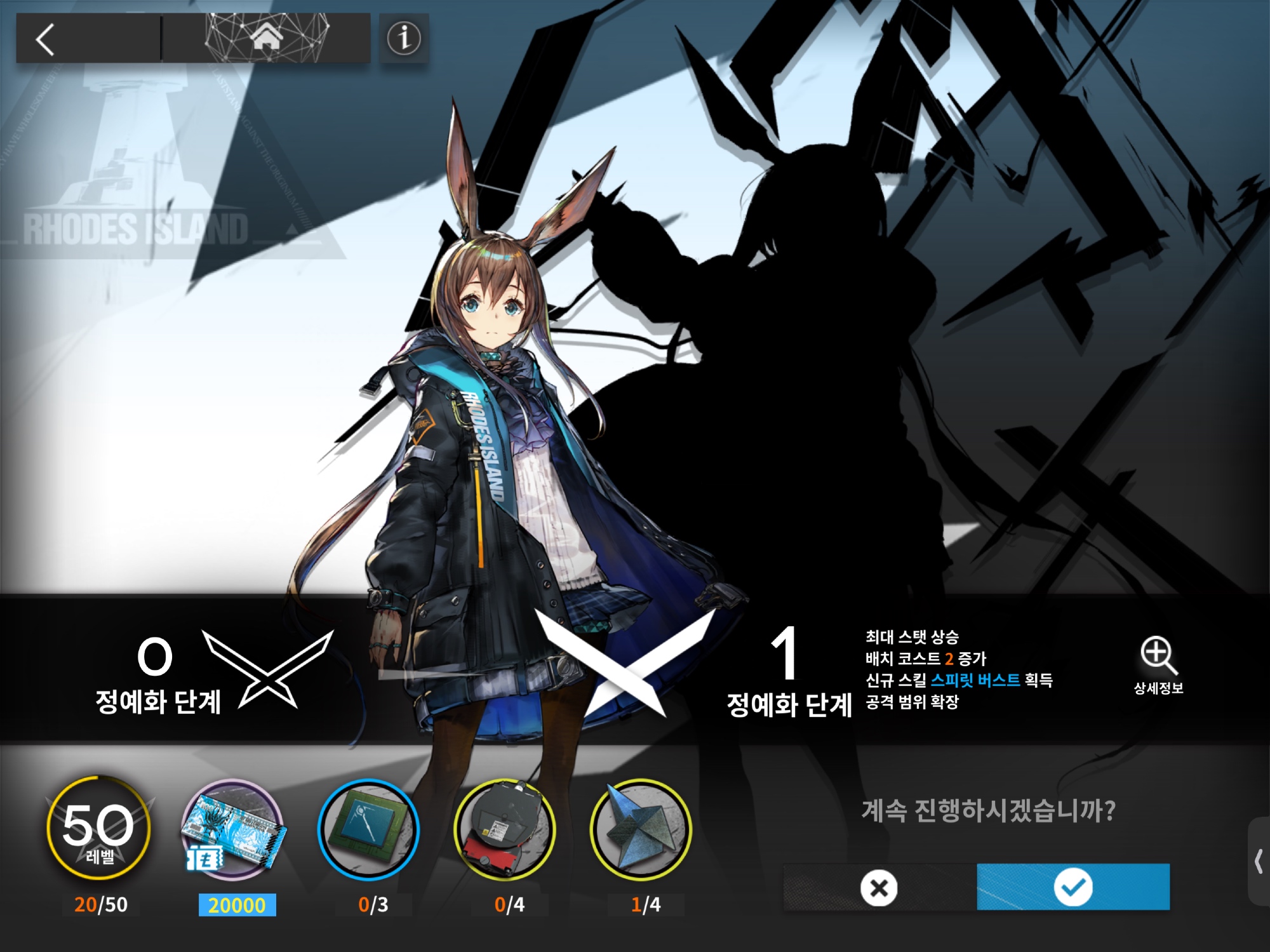Go back with the arrow button
Viewport: 1270px width, 952px height.
(46, 39)
